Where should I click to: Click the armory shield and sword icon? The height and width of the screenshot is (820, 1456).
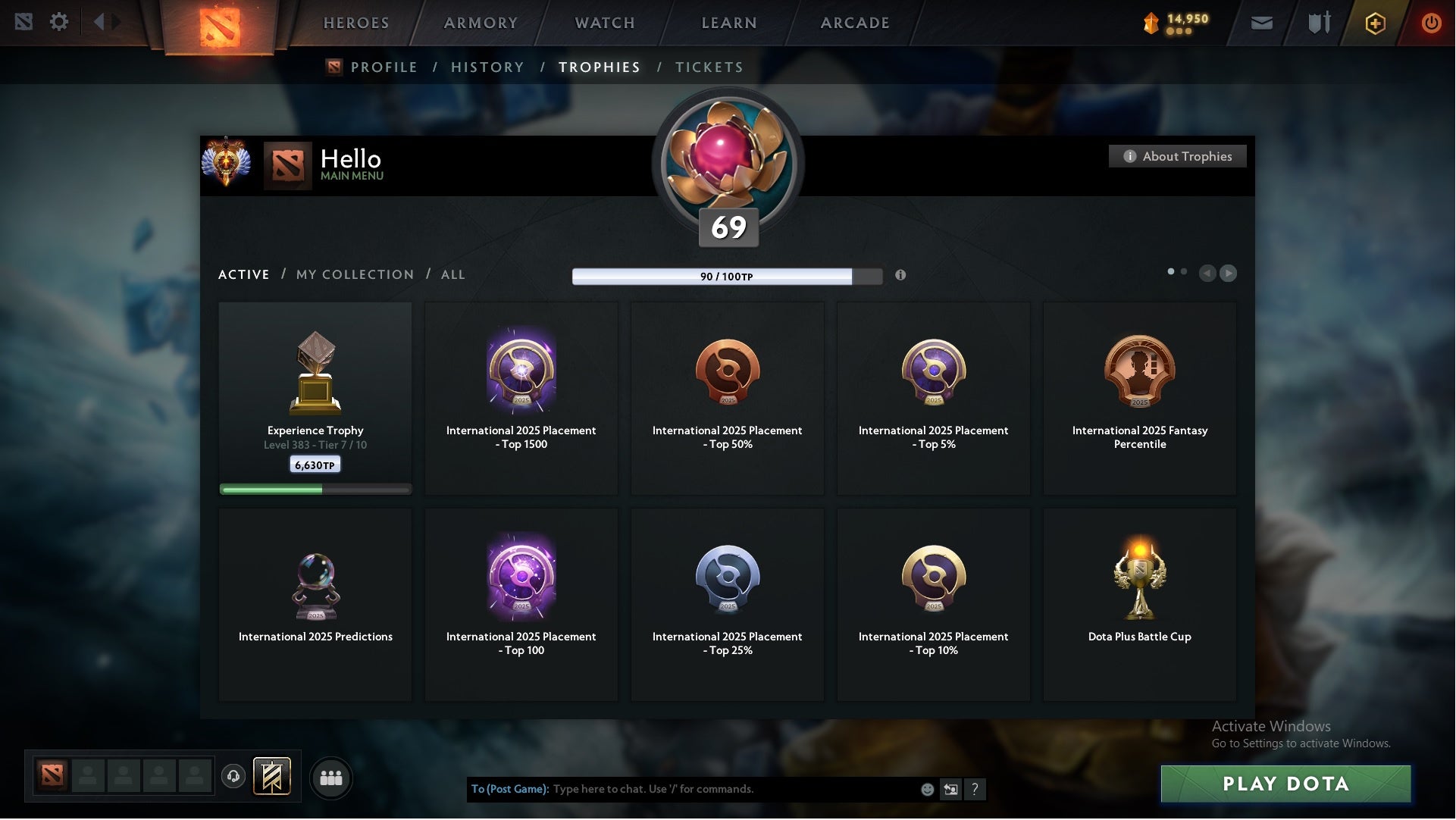(x=1319, y=23)
